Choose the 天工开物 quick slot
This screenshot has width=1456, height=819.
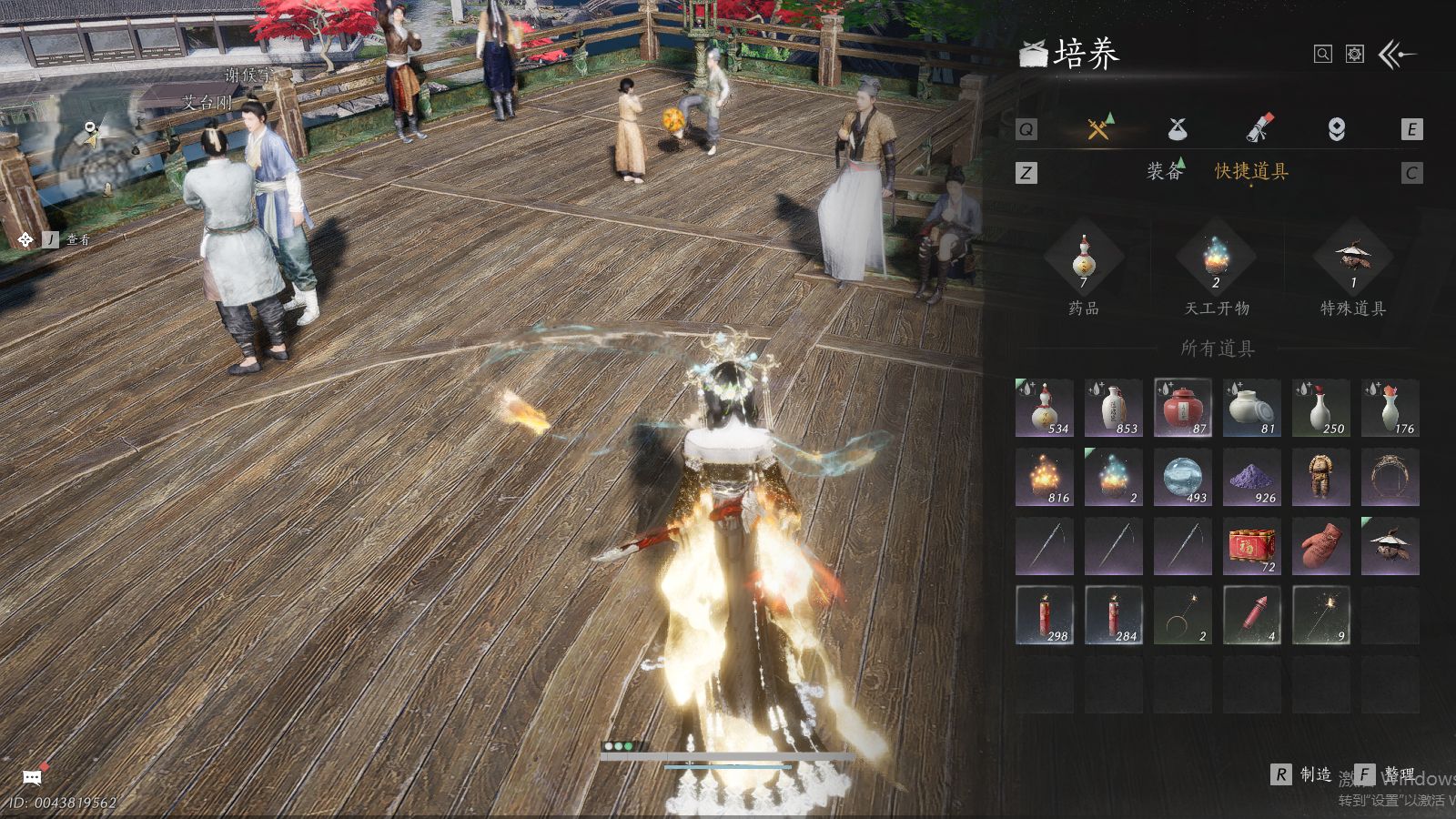pos(1217,259)
